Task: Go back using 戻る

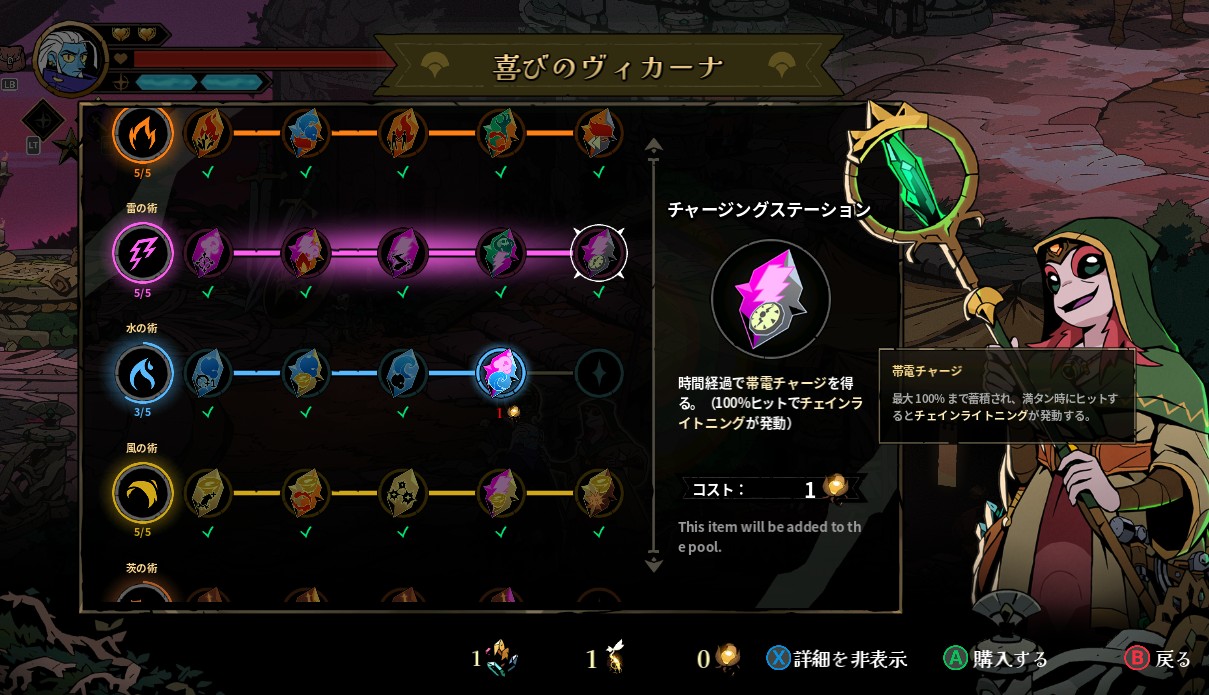Action: (x=1159, y=659)
